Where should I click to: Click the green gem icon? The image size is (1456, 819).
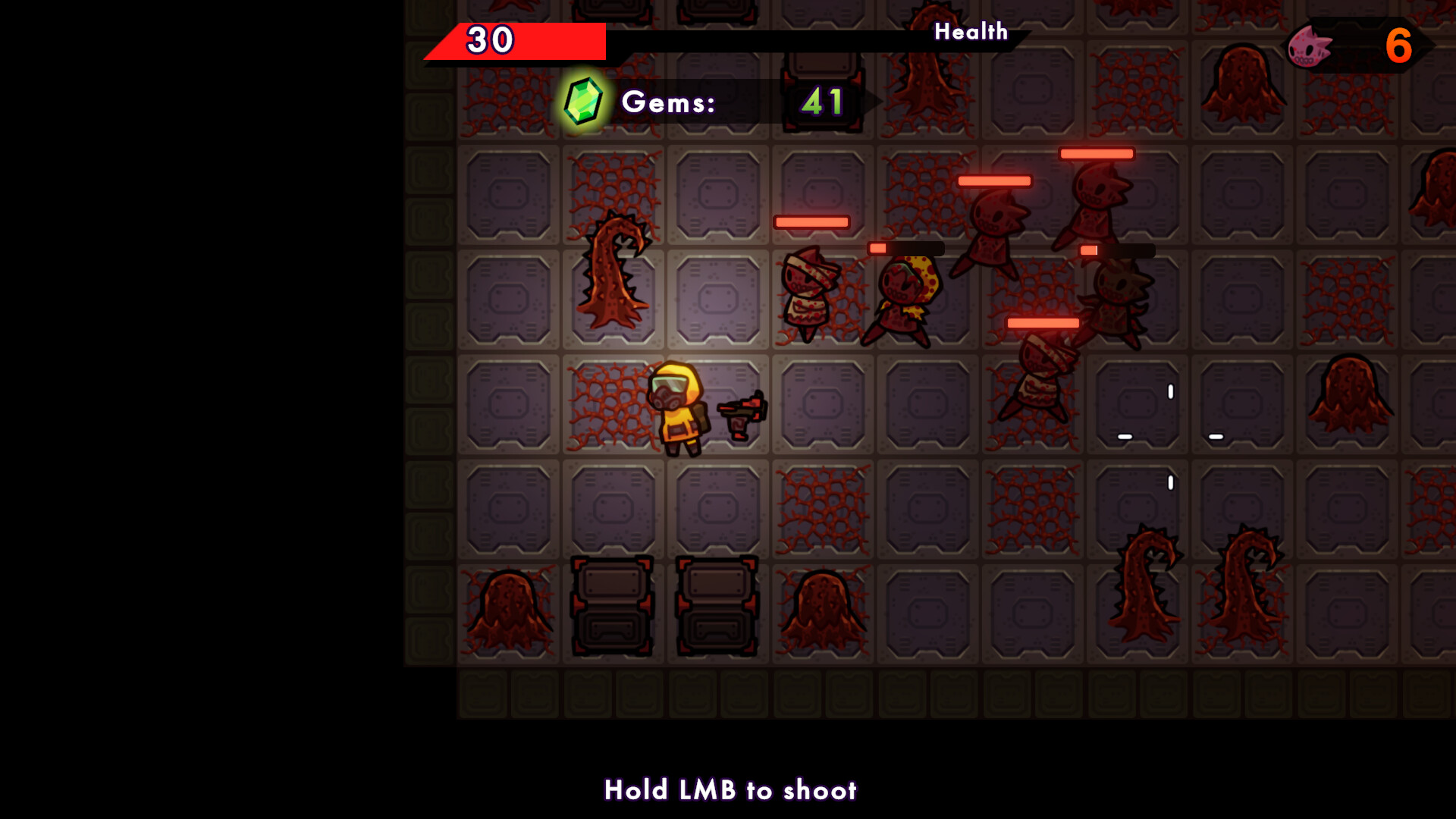pyautogui.click(x=582, y=101)
